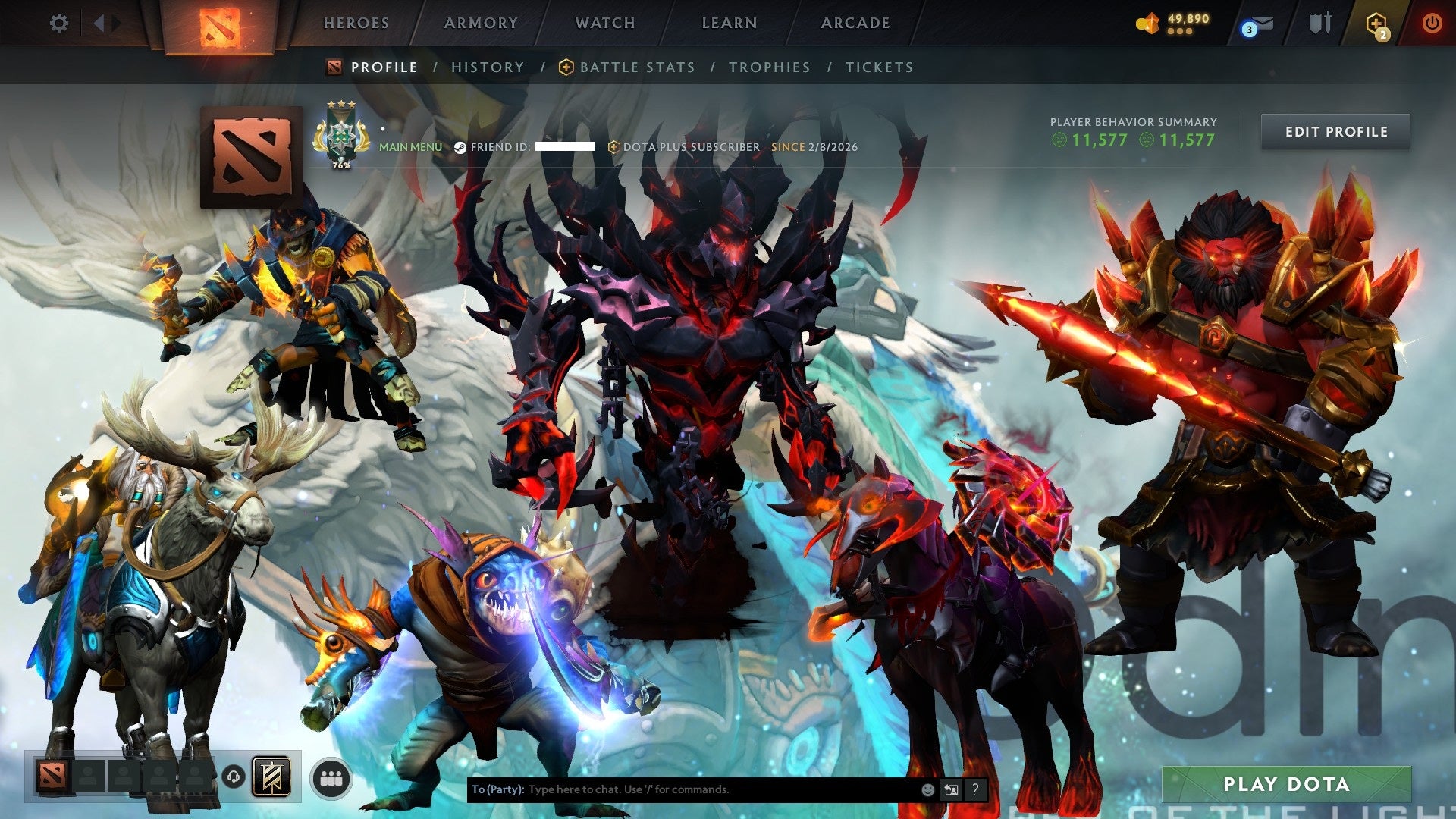
Task: Open the guild banner icon near party slots
Action: pos(273,775)
